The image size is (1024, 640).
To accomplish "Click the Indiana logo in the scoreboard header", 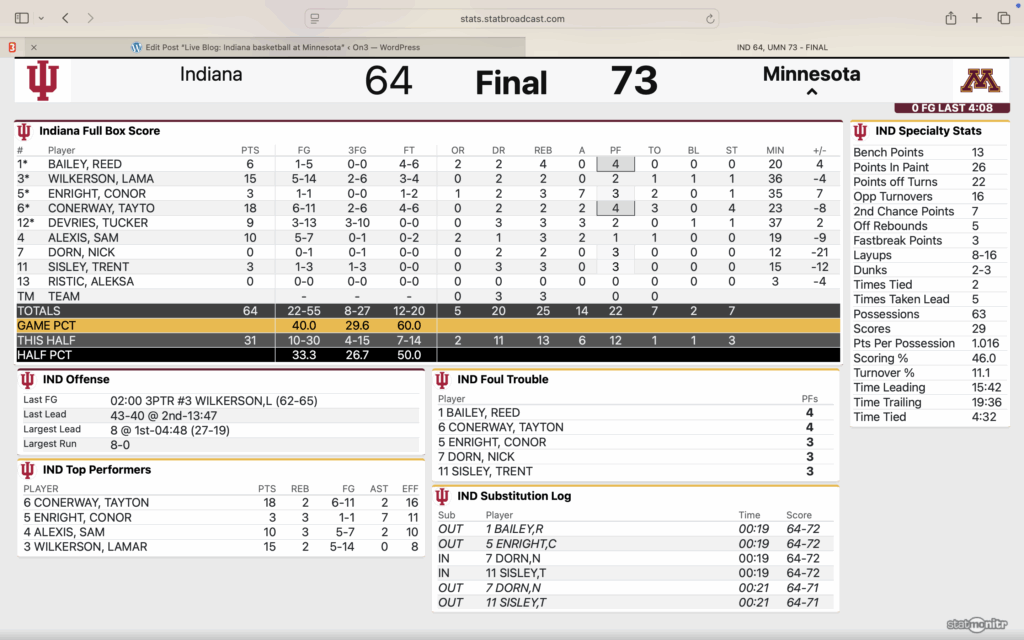I will coord(42,81).
